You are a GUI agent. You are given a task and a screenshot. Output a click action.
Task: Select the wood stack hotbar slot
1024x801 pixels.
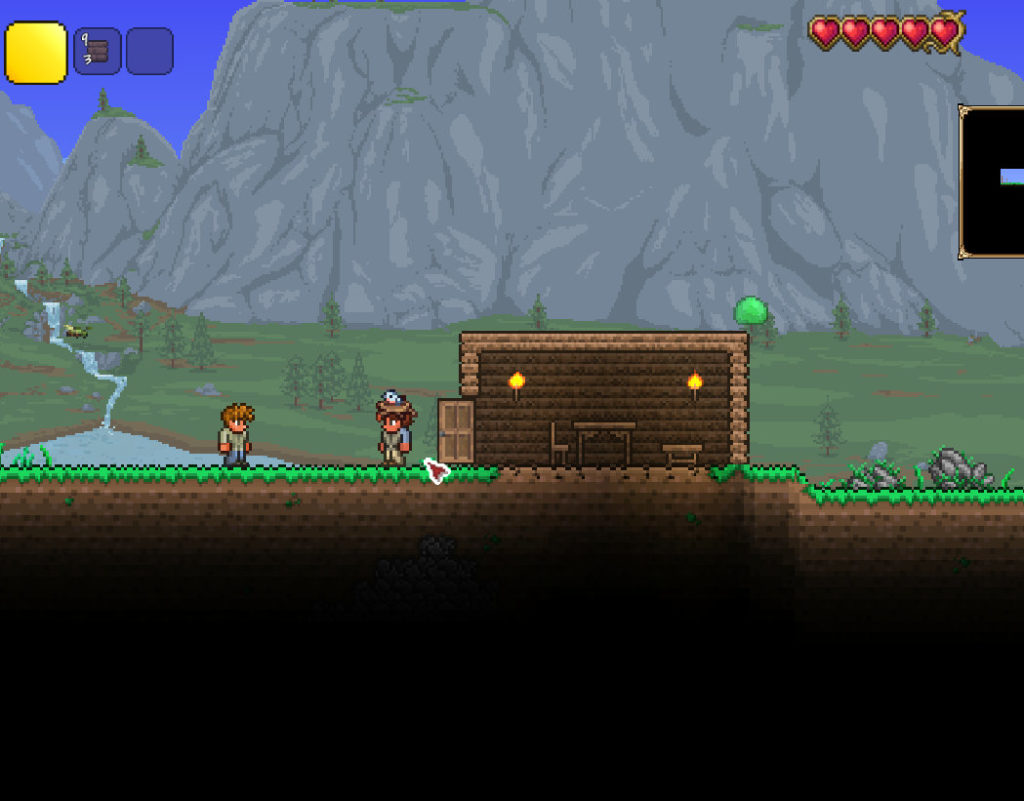pyautogui.click(x=97, y=51)
